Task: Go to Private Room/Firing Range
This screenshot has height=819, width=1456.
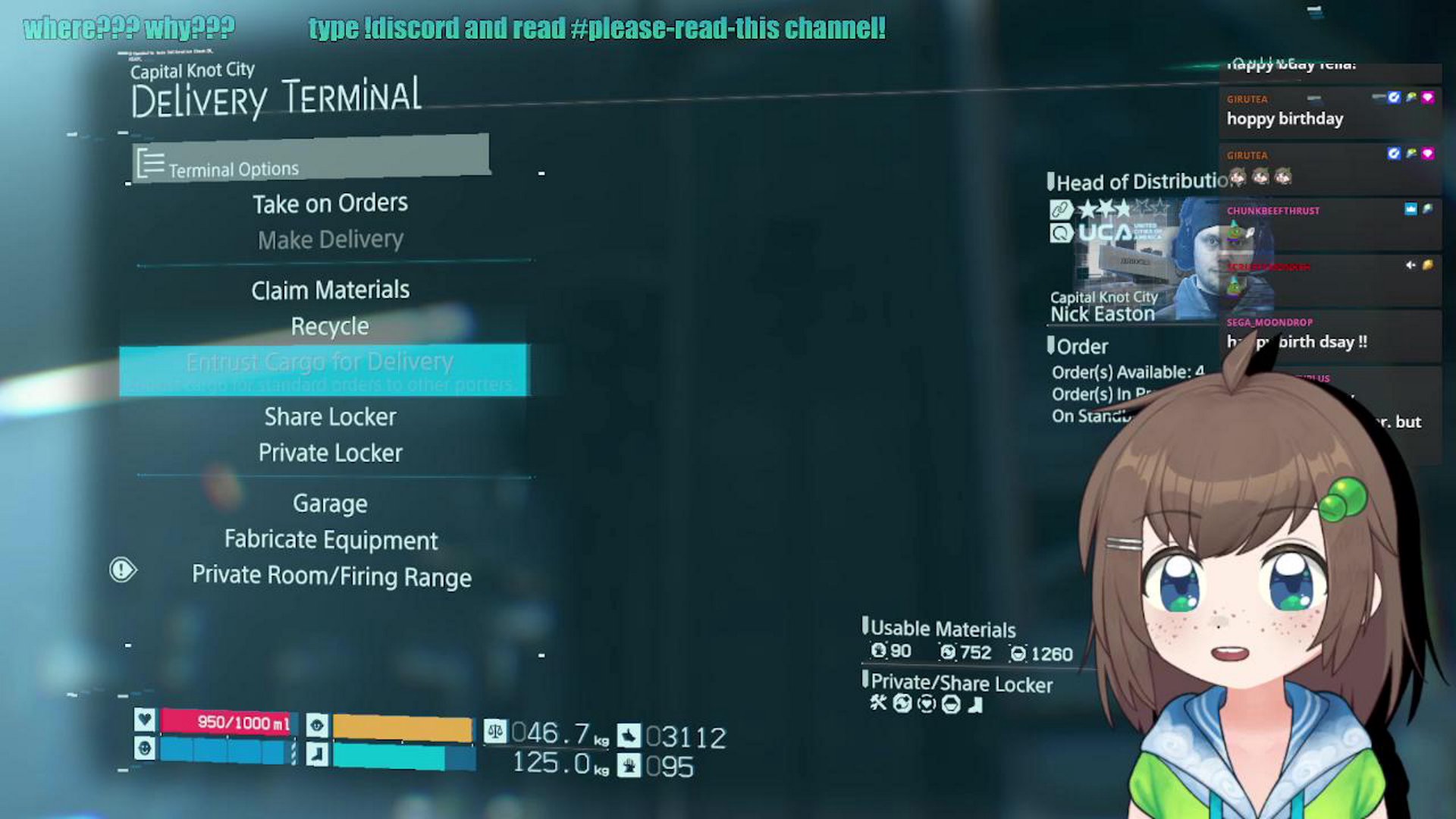Action: (331, 576)
